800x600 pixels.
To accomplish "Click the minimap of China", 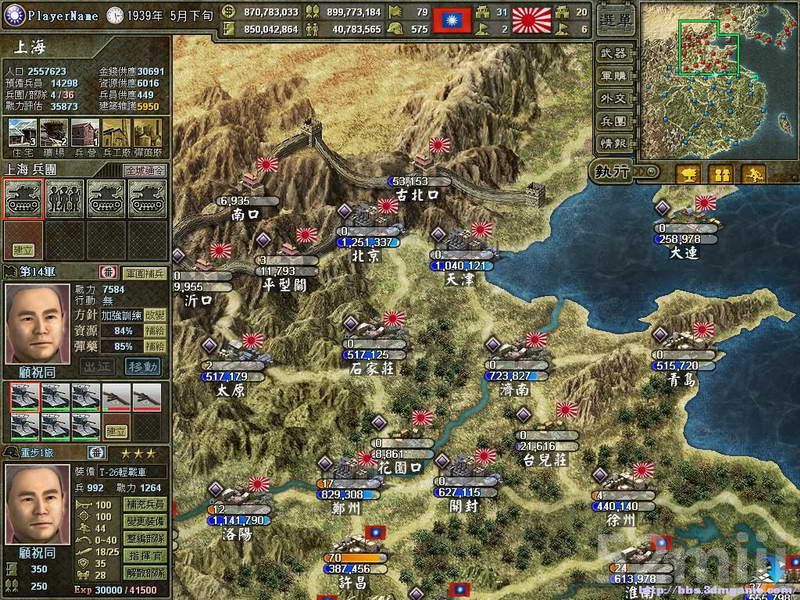I will click(x=718, y=80).
